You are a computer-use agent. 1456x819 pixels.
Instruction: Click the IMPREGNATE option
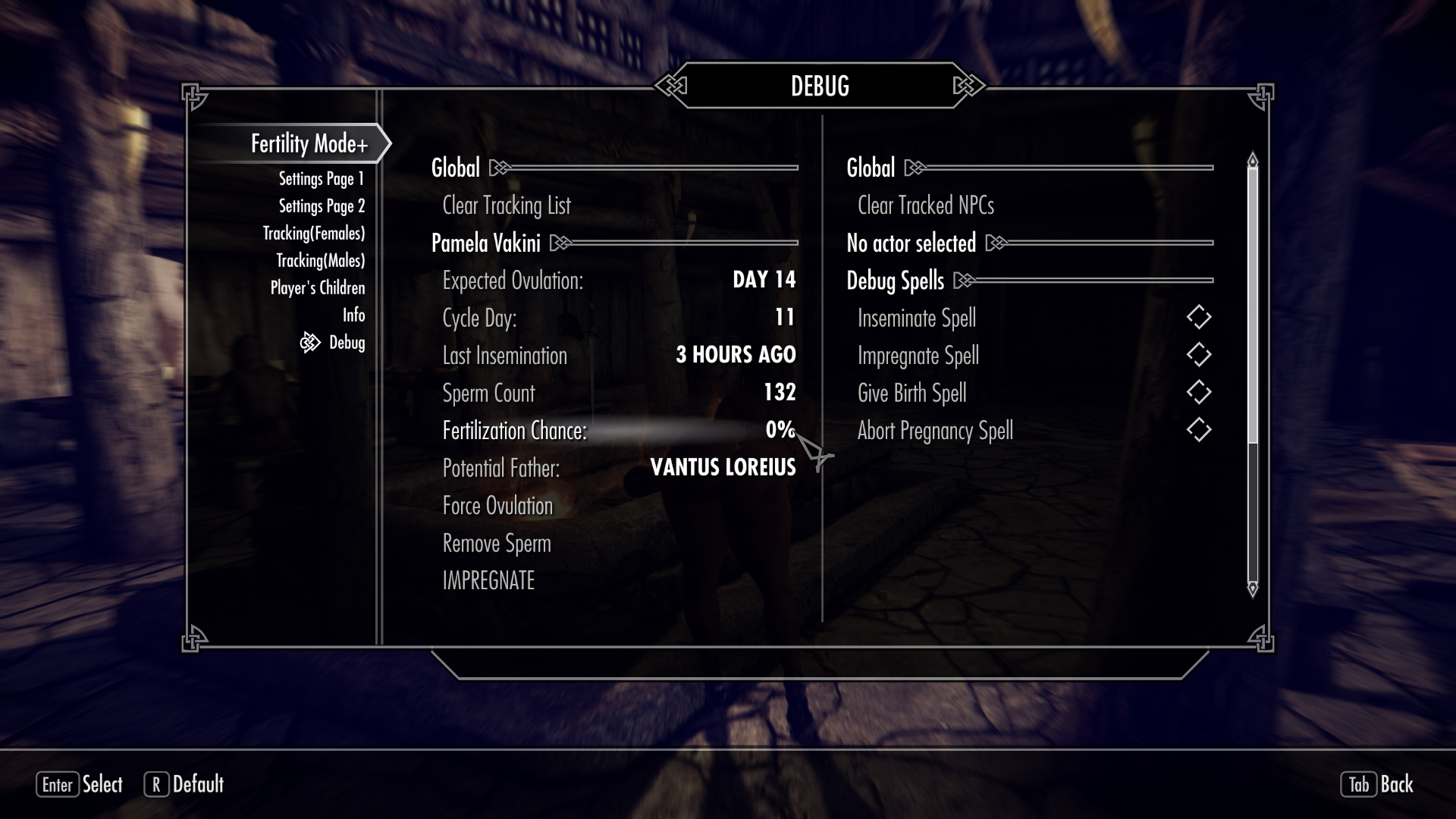pyautogui.click(x=489, y=580)
